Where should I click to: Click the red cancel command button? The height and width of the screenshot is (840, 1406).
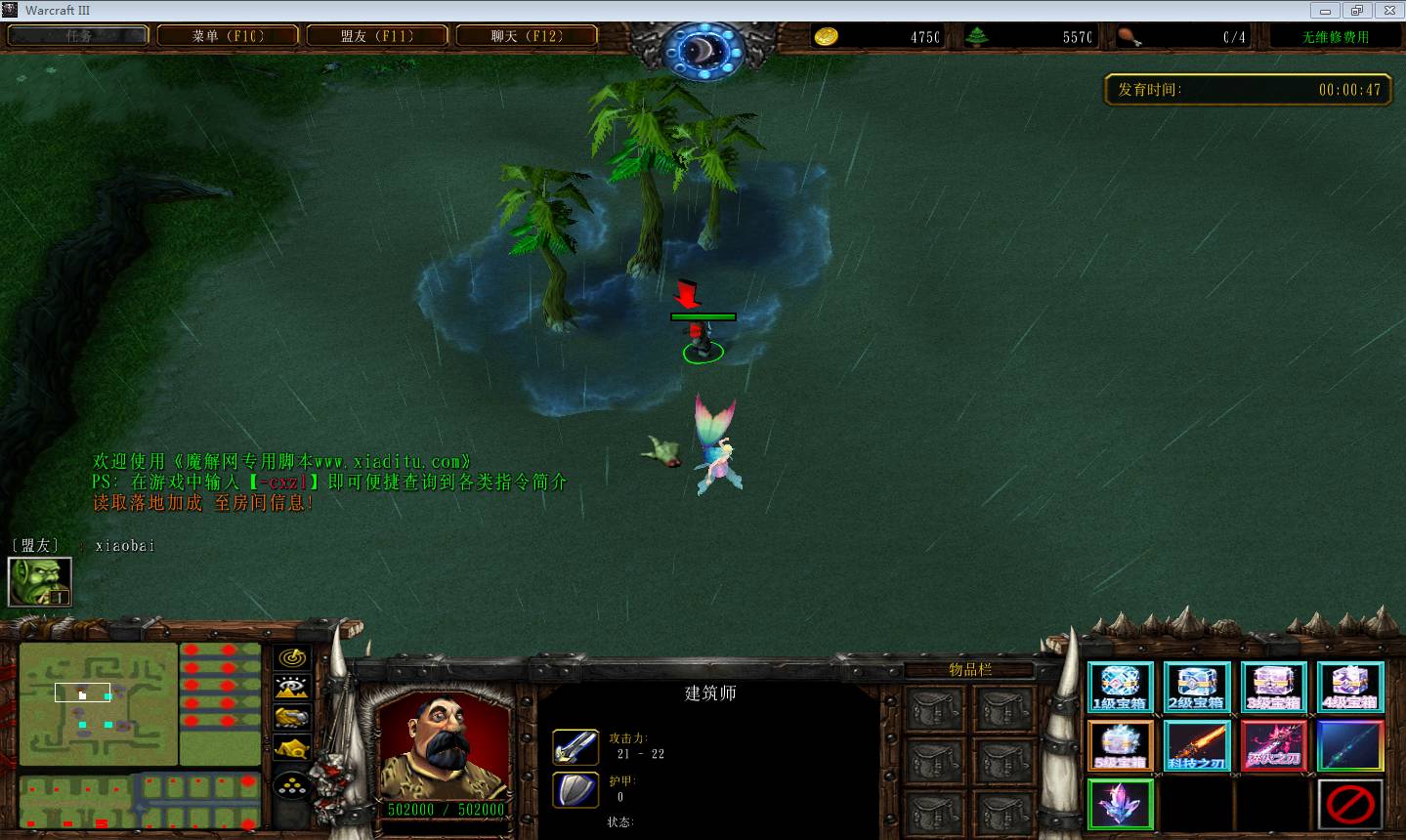click(x=1350, y=805)
